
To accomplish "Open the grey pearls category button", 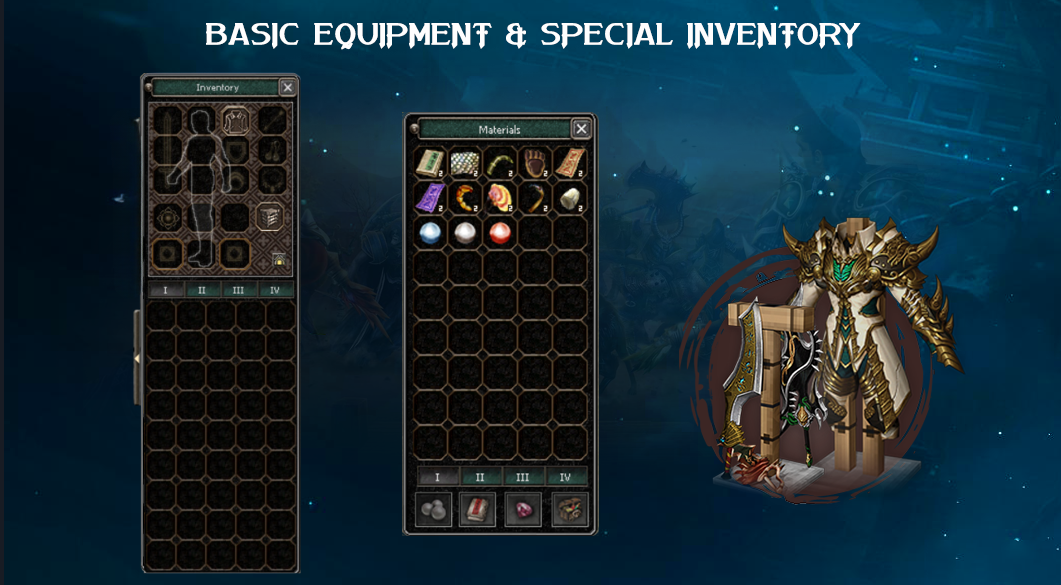I will (x=433, y=509).
